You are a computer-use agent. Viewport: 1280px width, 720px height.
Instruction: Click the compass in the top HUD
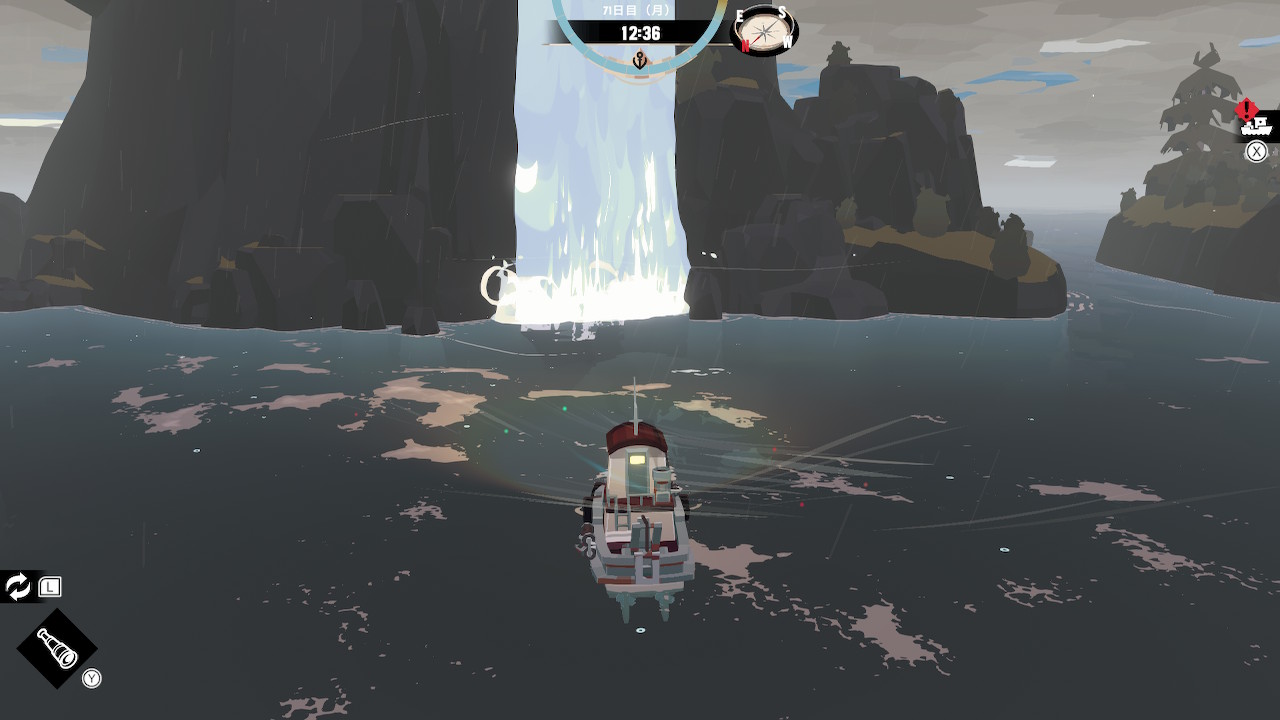point(765,32)
